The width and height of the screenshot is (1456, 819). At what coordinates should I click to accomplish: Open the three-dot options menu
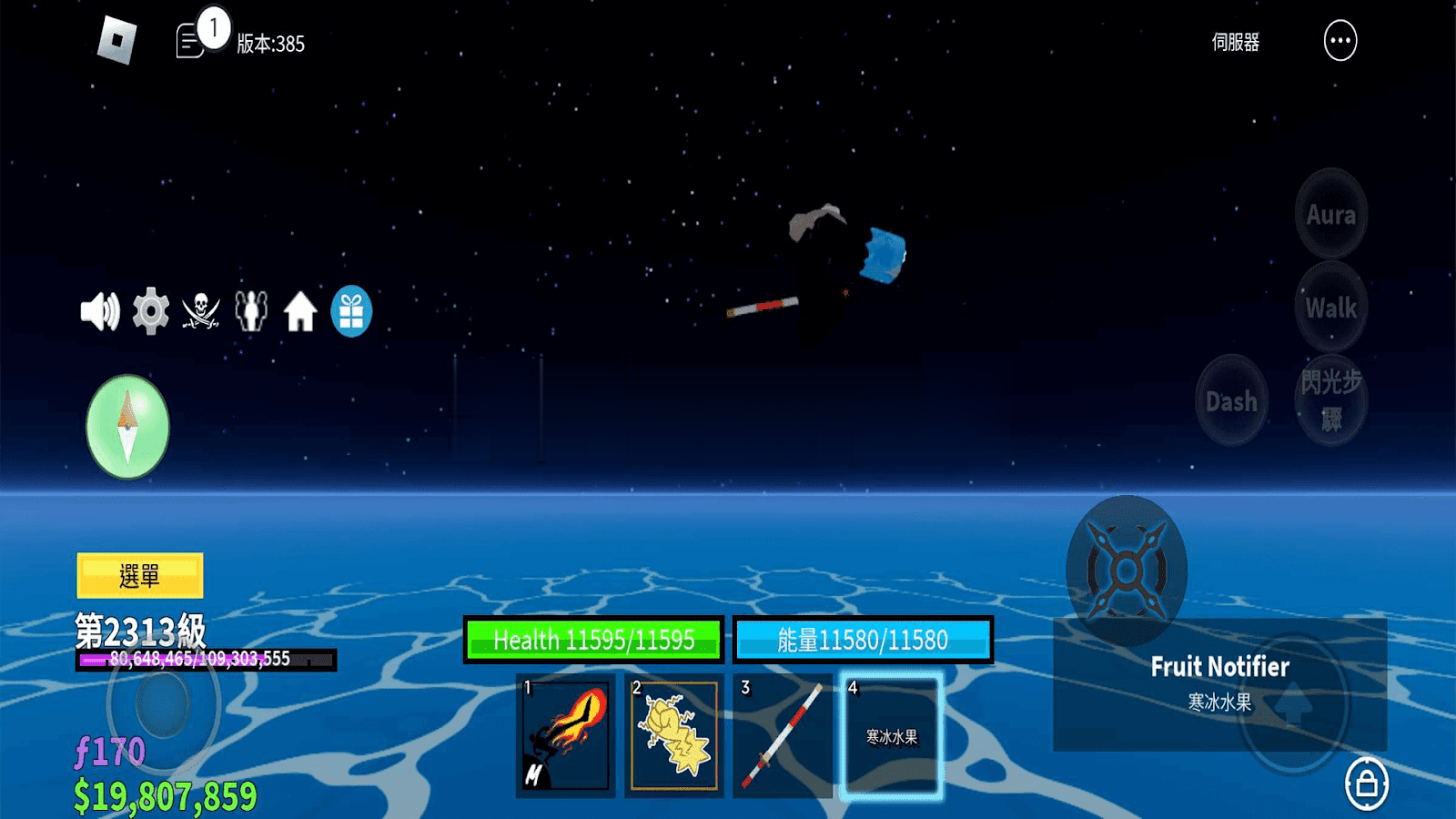1340,41
